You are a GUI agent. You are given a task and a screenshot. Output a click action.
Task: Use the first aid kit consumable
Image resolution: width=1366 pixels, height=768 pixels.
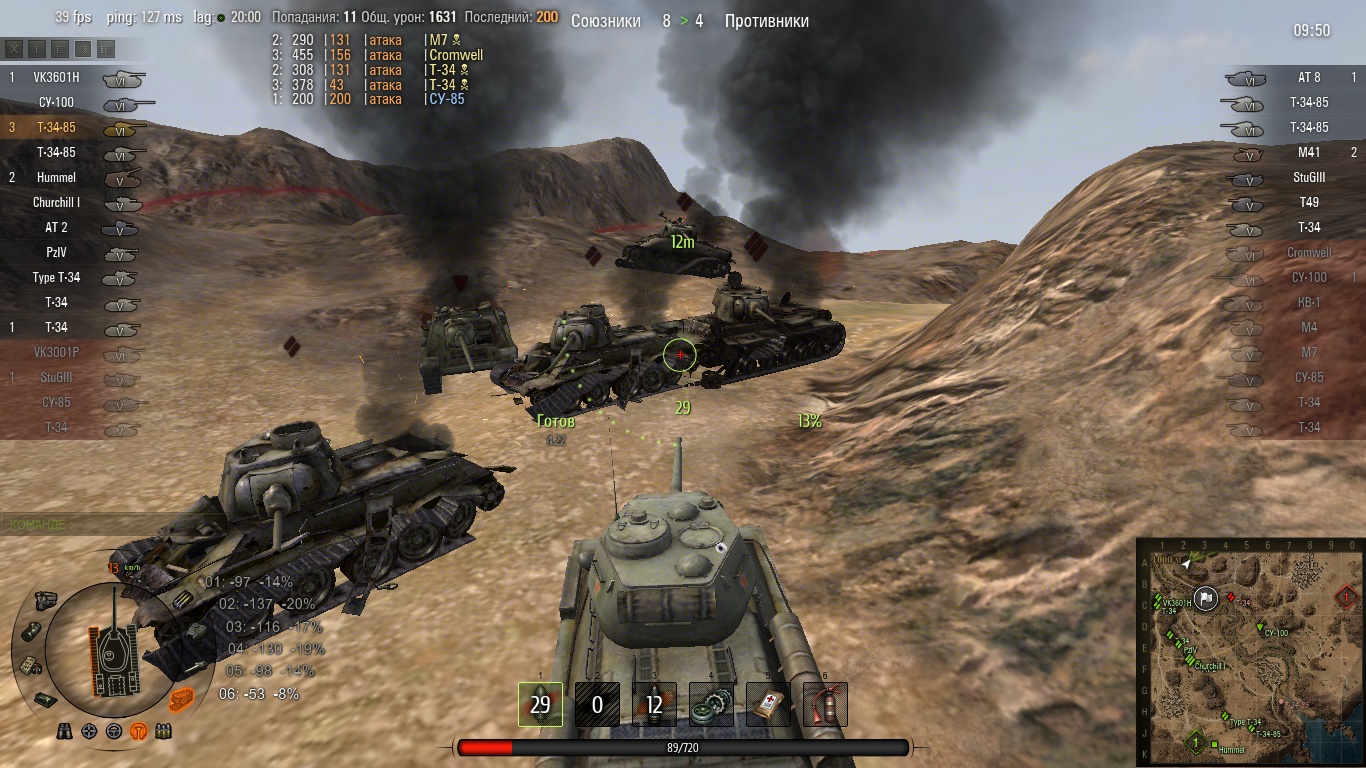tap(768, 704)
